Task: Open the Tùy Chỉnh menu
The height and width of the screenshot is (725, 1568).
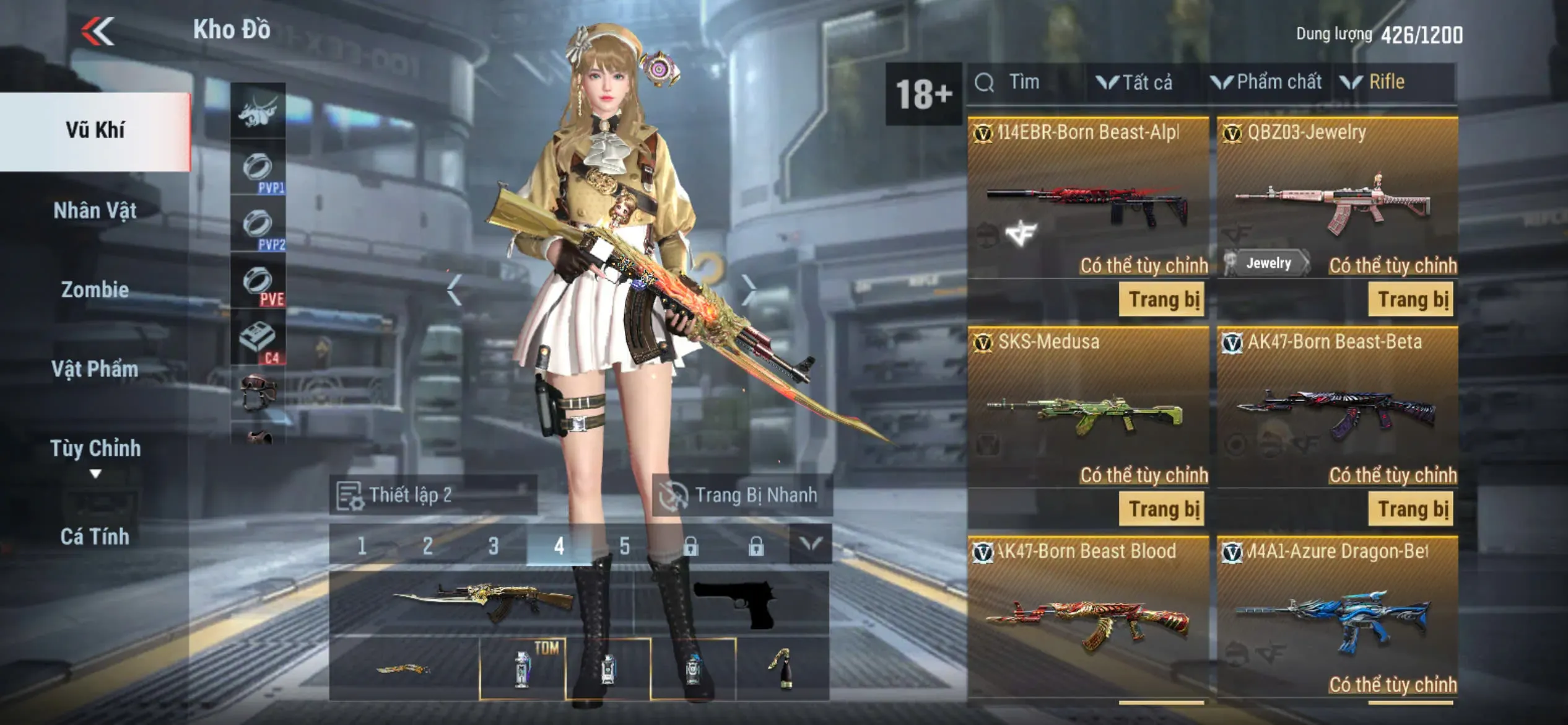Action: pos(95,449)
